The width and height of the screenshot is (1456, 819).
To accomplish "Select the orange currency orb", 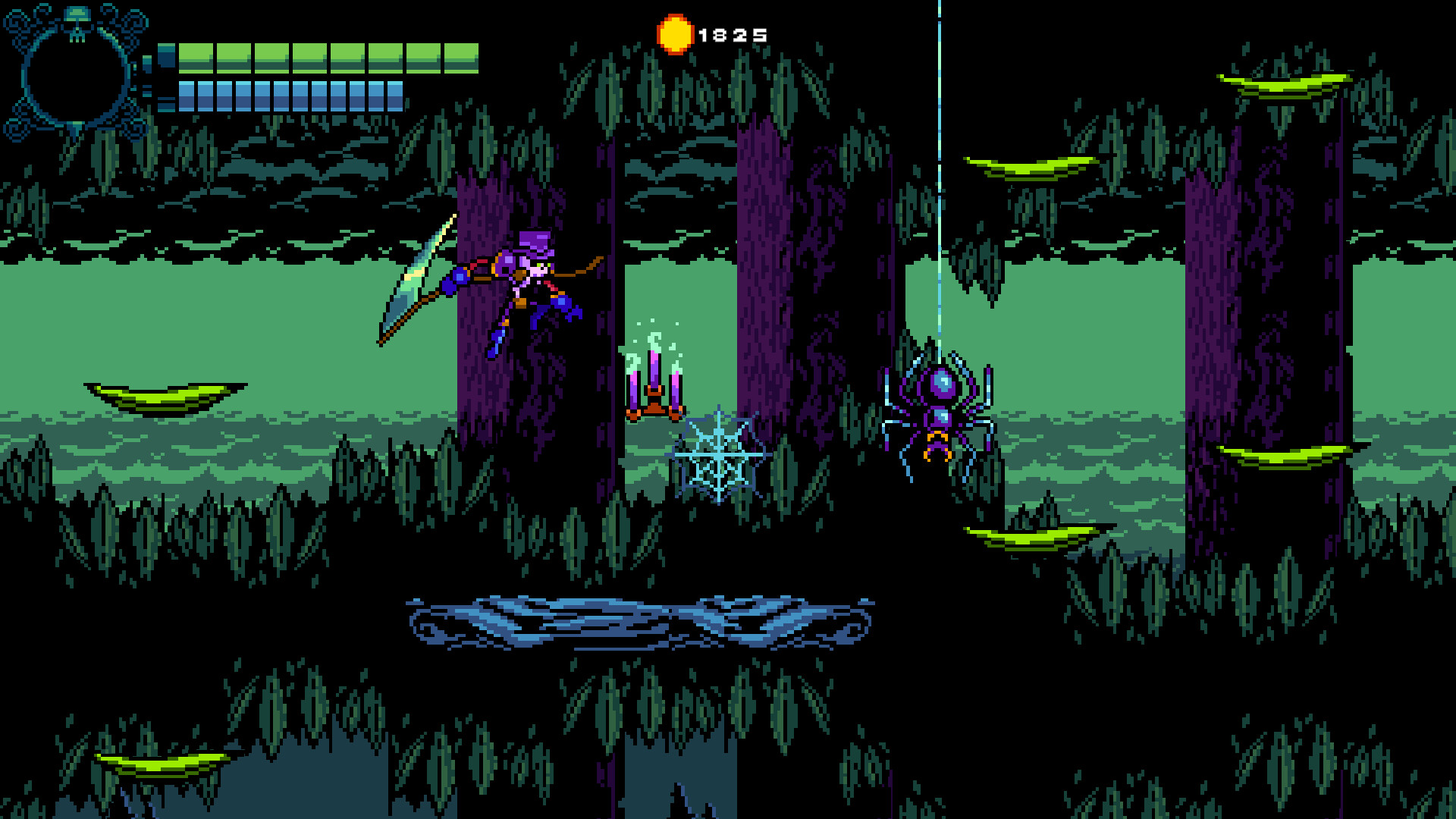I will pos(674,33).
